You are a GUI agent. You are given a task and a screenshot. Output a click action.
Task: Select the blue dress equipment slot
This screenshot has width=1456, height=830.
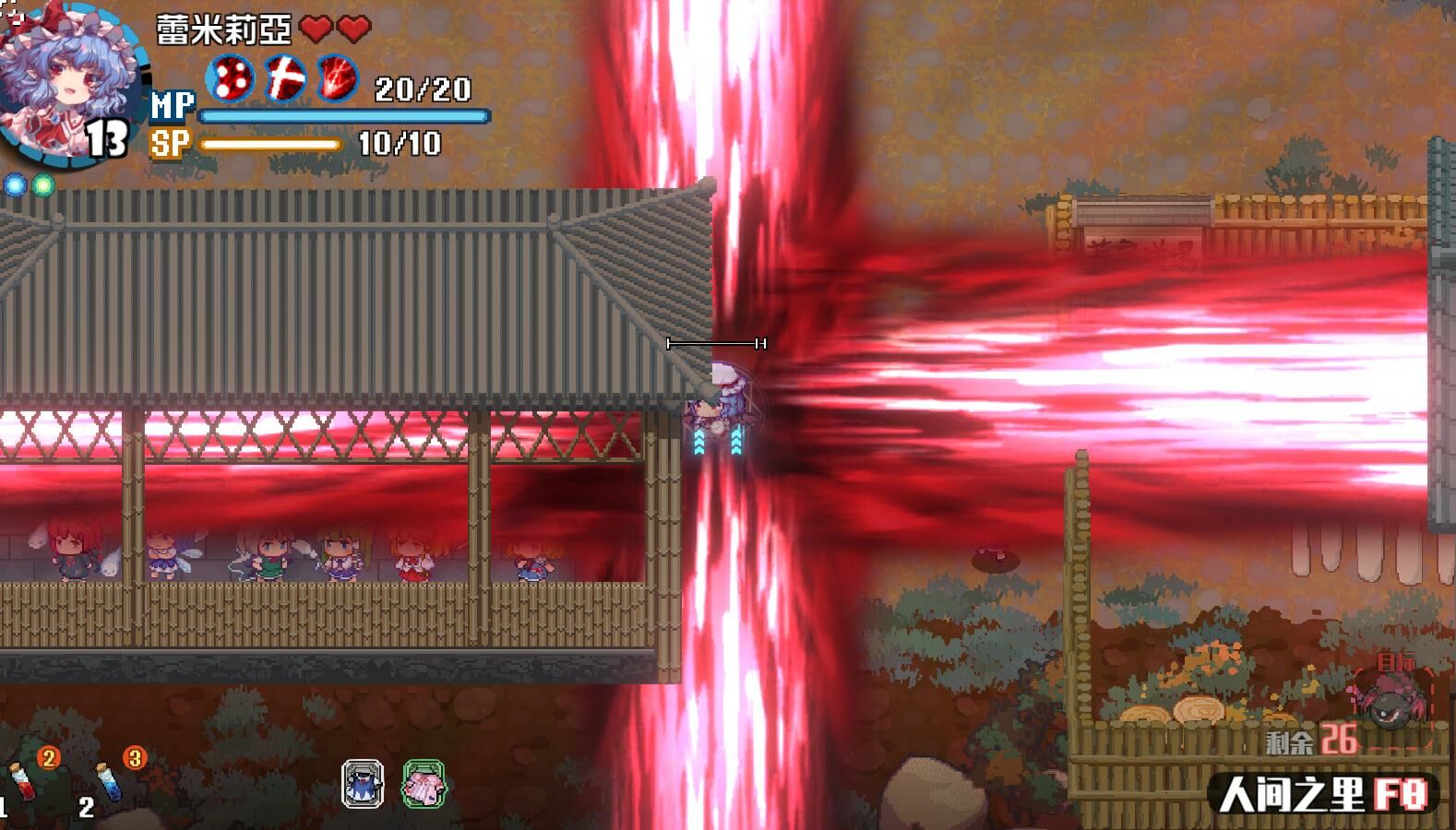click(363, 785)
